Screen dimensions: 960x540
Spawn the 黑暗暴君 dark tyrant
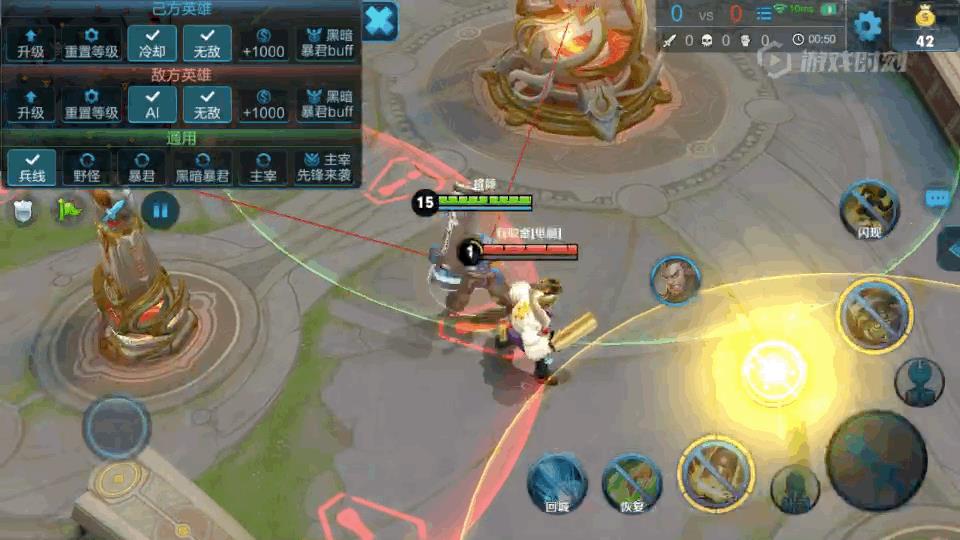[x=202, y=166]
